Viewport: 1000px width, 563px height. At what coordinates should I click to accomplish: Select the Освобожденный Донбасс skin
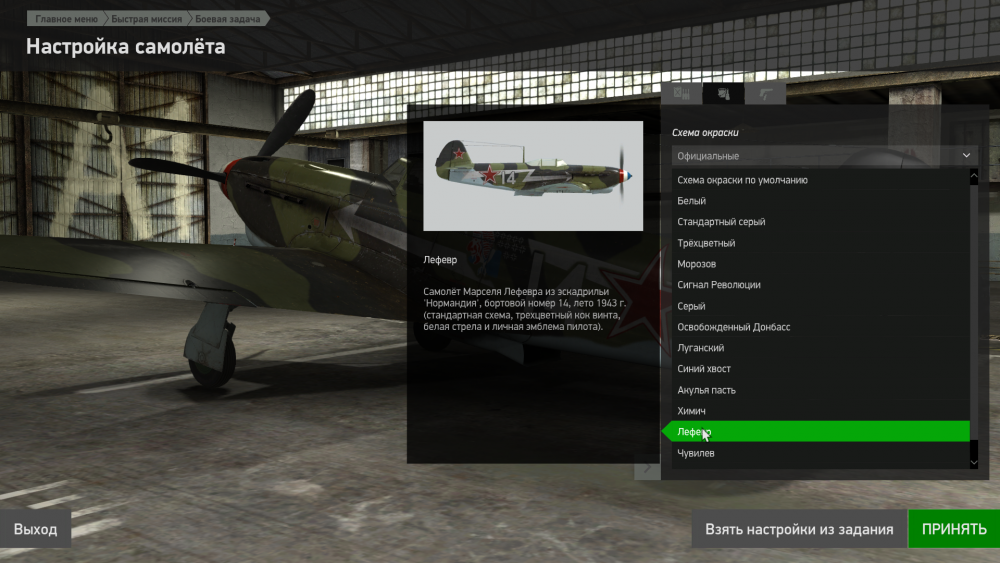[734, 327]
